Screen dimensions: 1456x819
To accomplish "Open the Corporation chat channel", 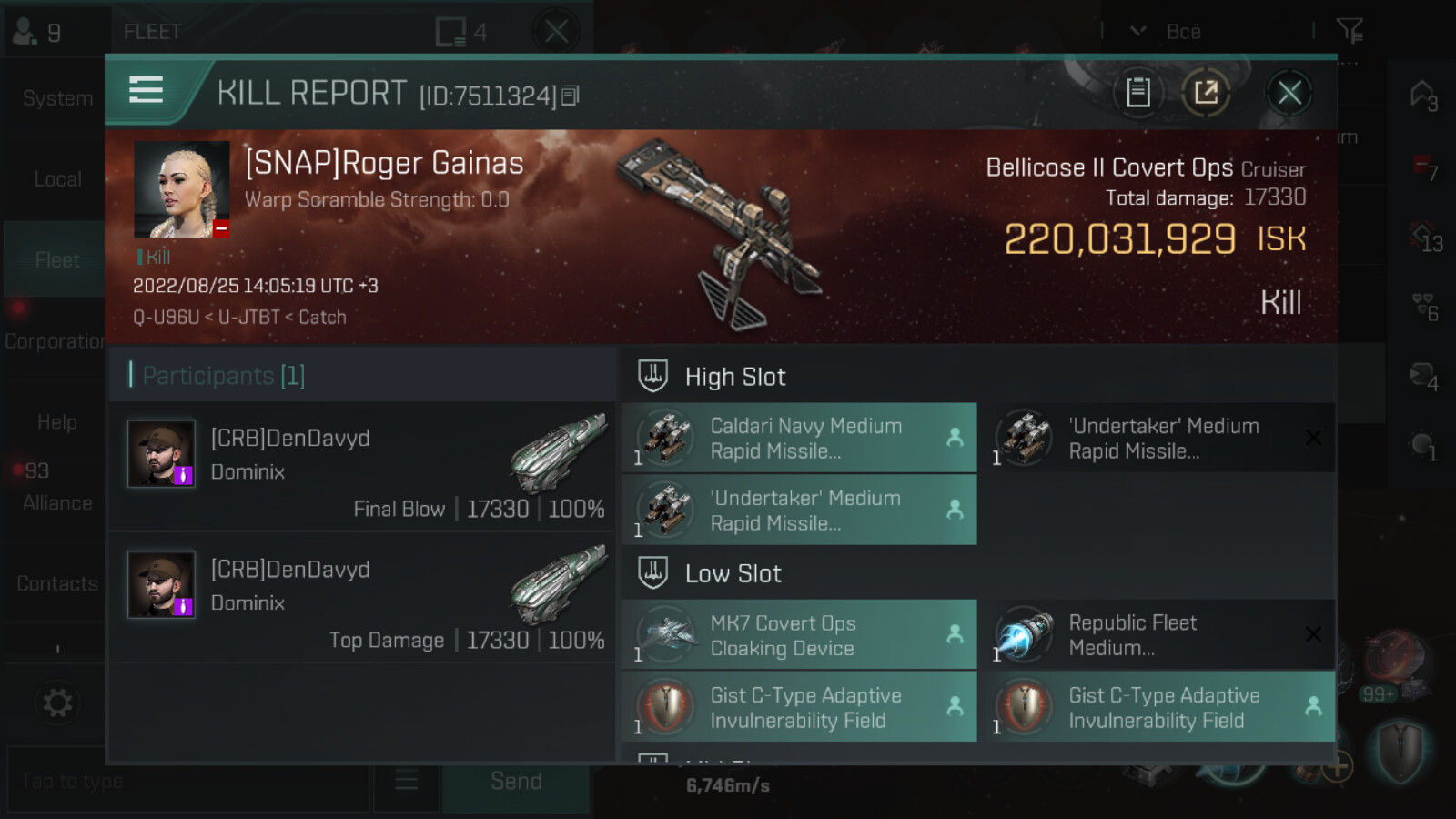I will tap(55, 341).
